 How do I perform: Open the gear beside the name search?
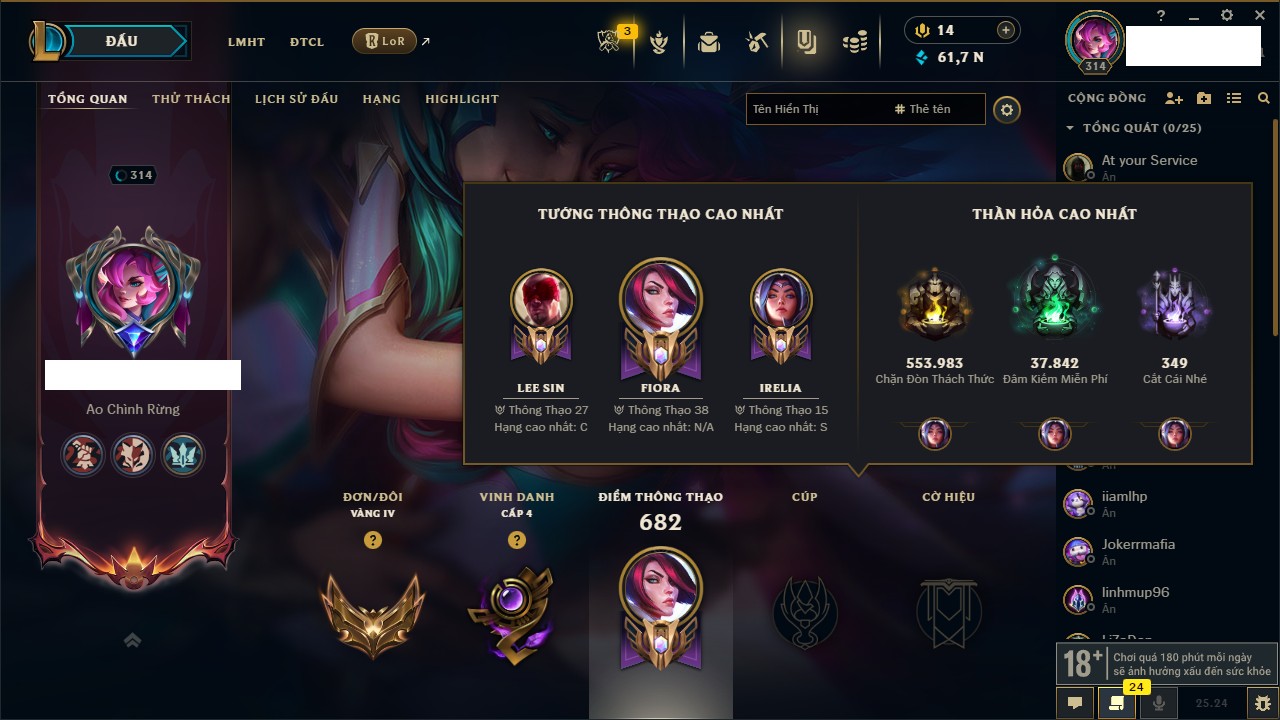pyautogui.click(x=1007, y=110)
